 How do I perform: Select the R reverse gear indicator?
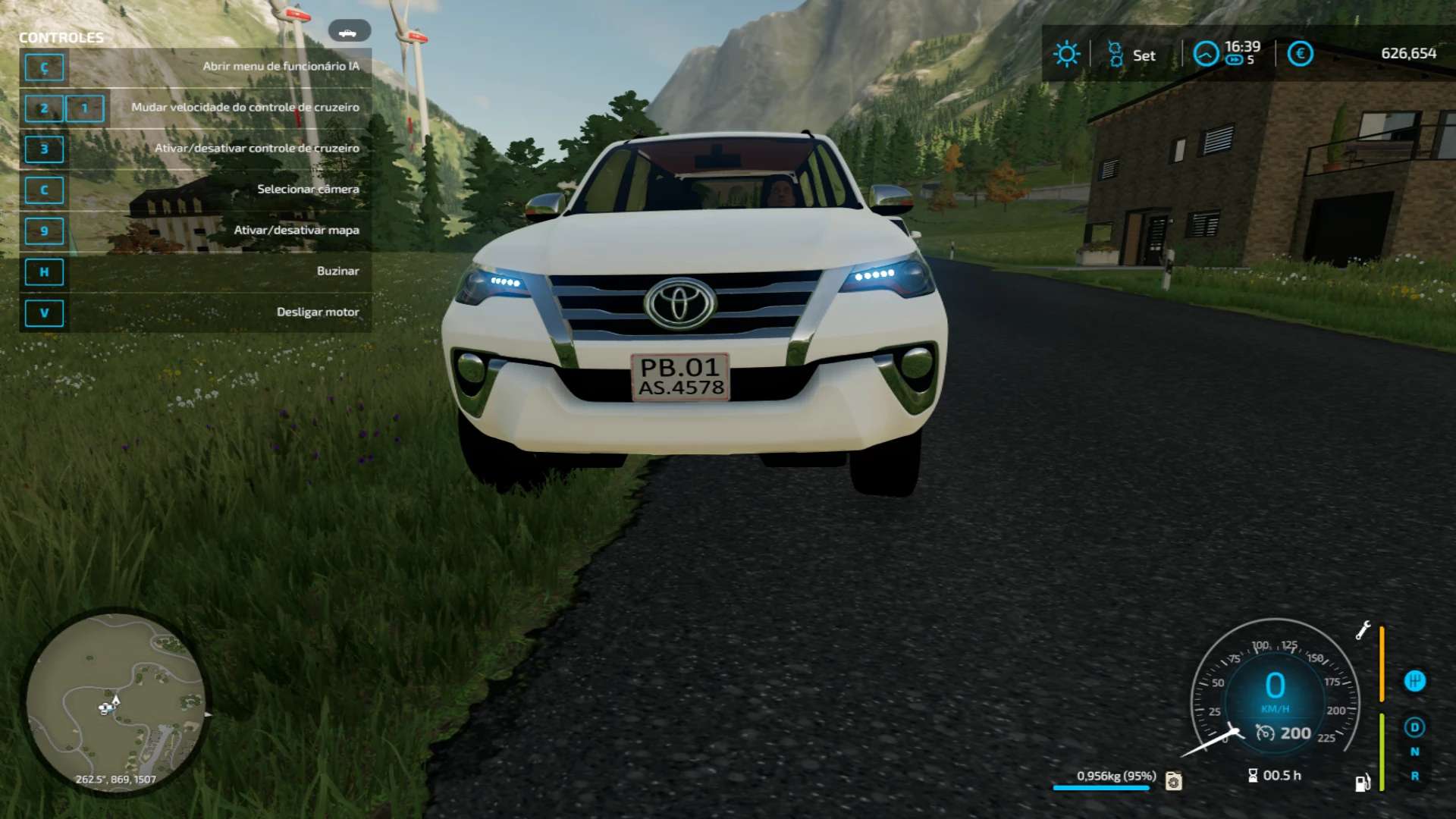pos(1414,776)
